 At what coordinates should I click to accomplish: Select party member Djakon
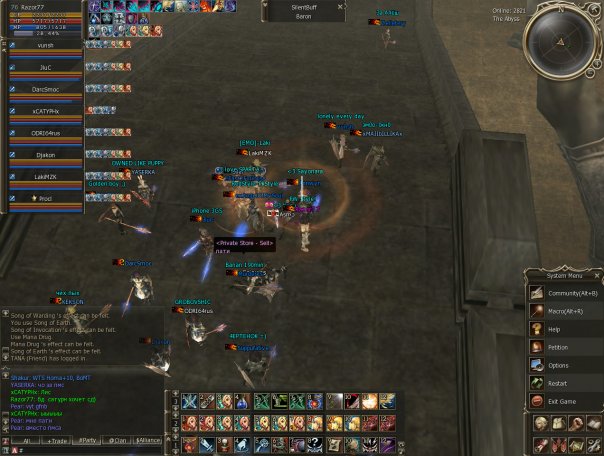[x=45, y=155]
